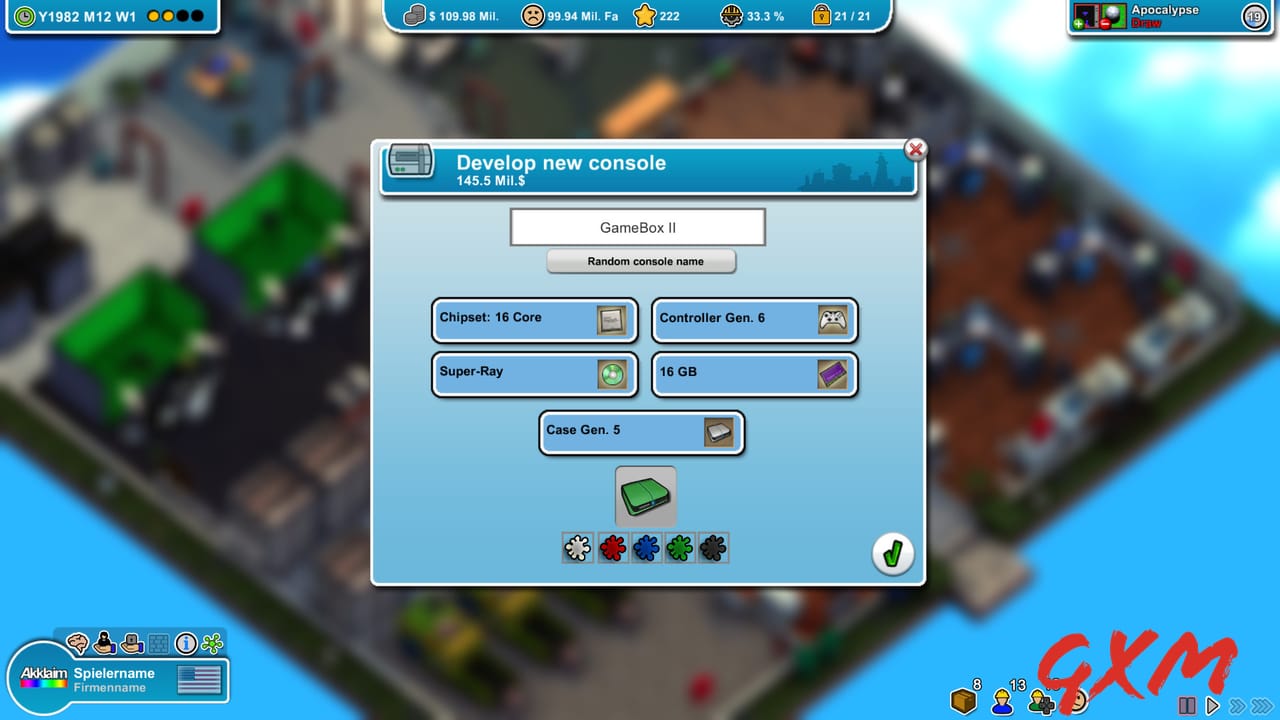
Task: Pick the red console color swatch
Action: pyautogui.click(x=612, y=547)
